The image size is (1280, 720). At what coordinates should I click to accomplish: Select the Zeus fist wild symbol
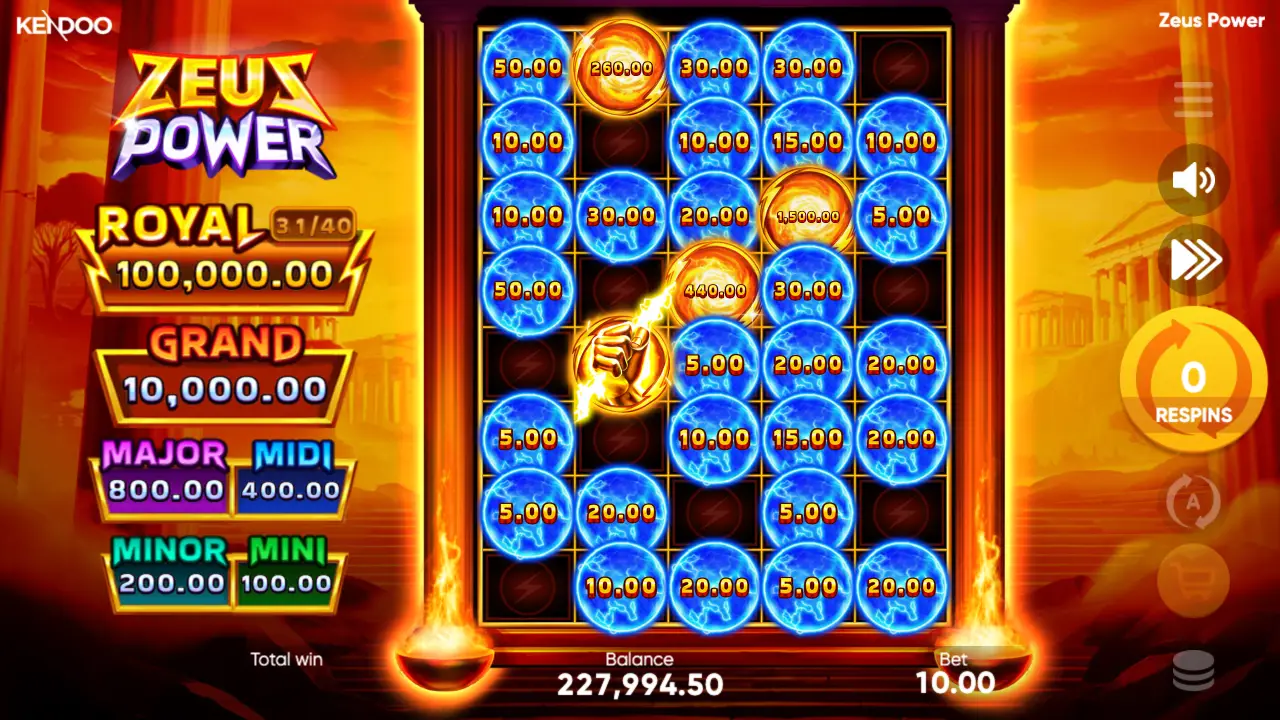pyautogui.click(x=621, y=362)
